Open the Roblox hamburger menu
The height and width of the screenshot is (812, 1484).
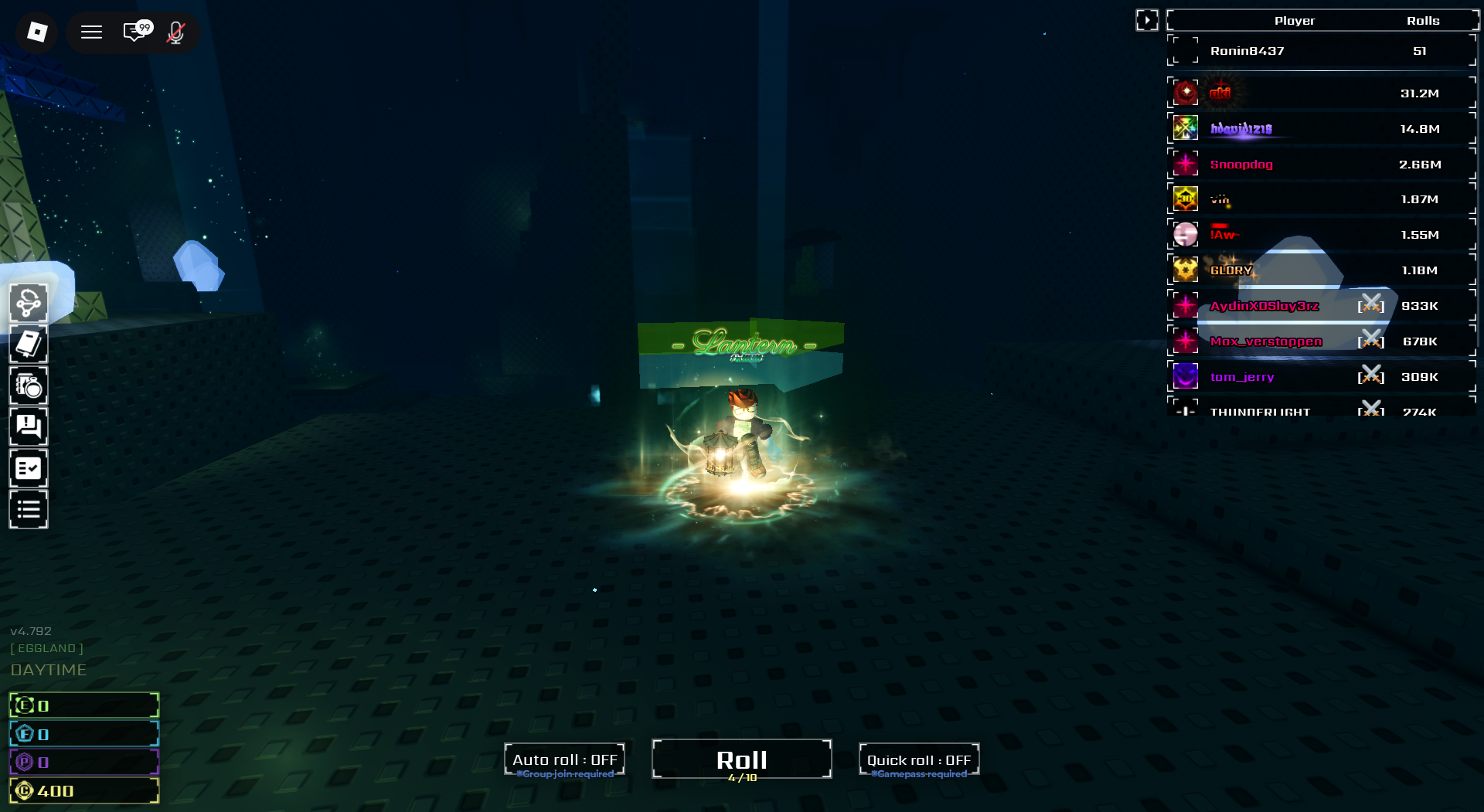tap(92, 32)
